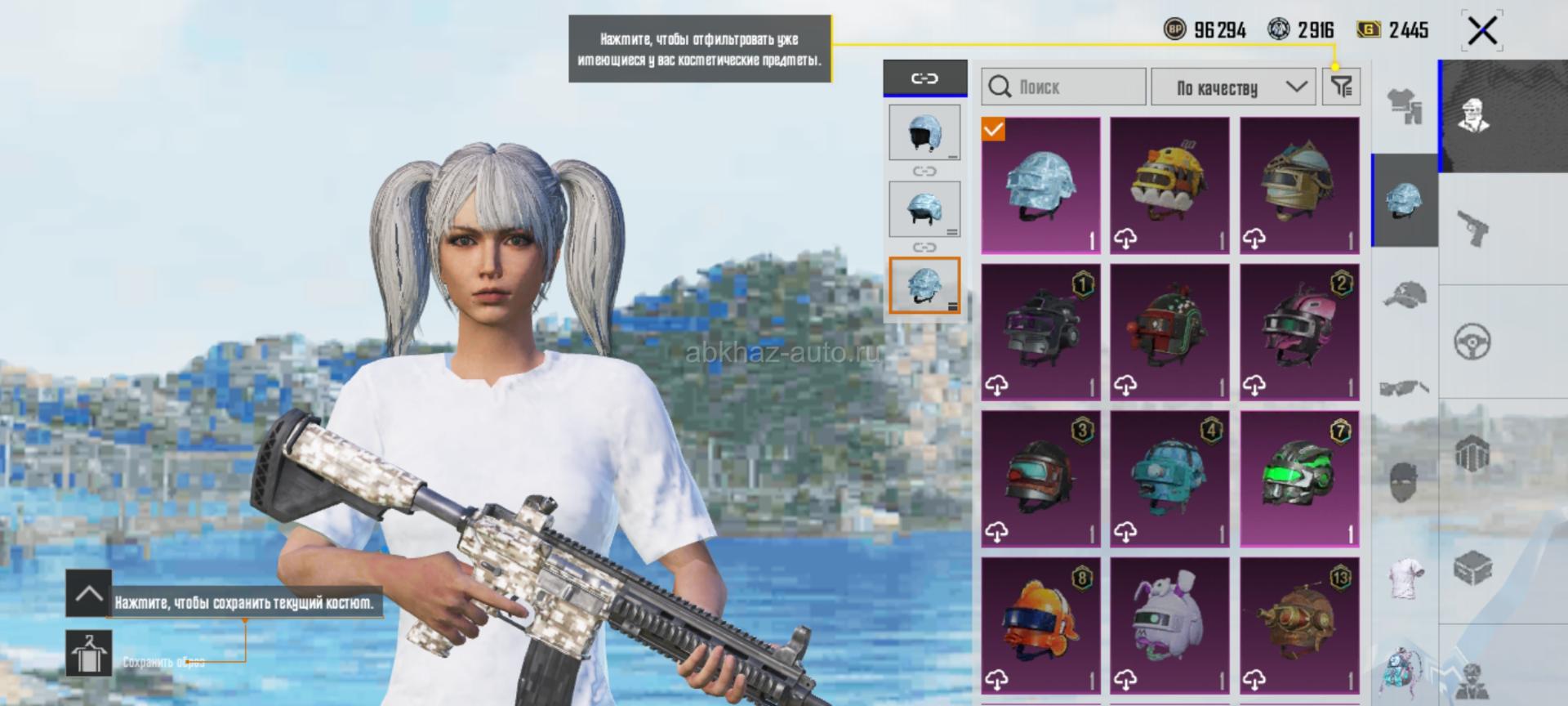This screenshot has height=706, width=1568.
Task: Choose the yellow bus helmet skin
Action: 1169,185
